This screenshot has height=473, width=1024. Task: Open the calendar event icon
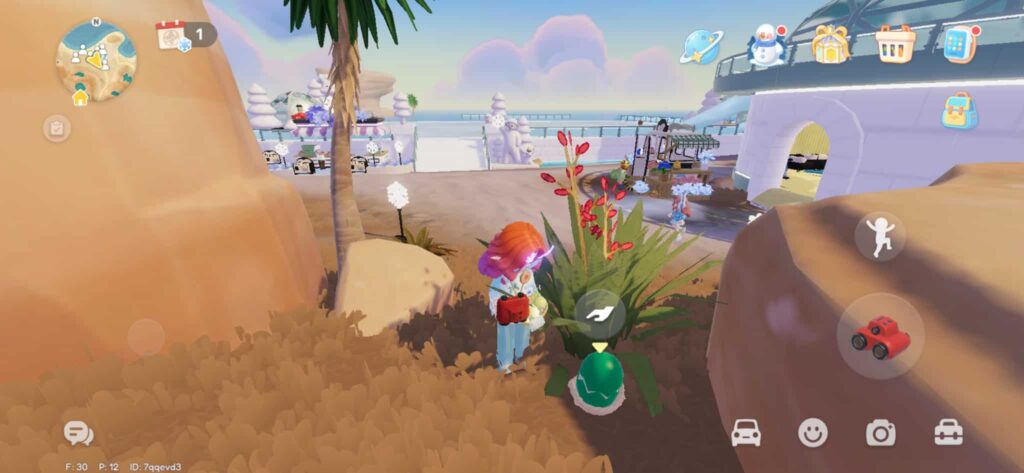click(172, 36)
